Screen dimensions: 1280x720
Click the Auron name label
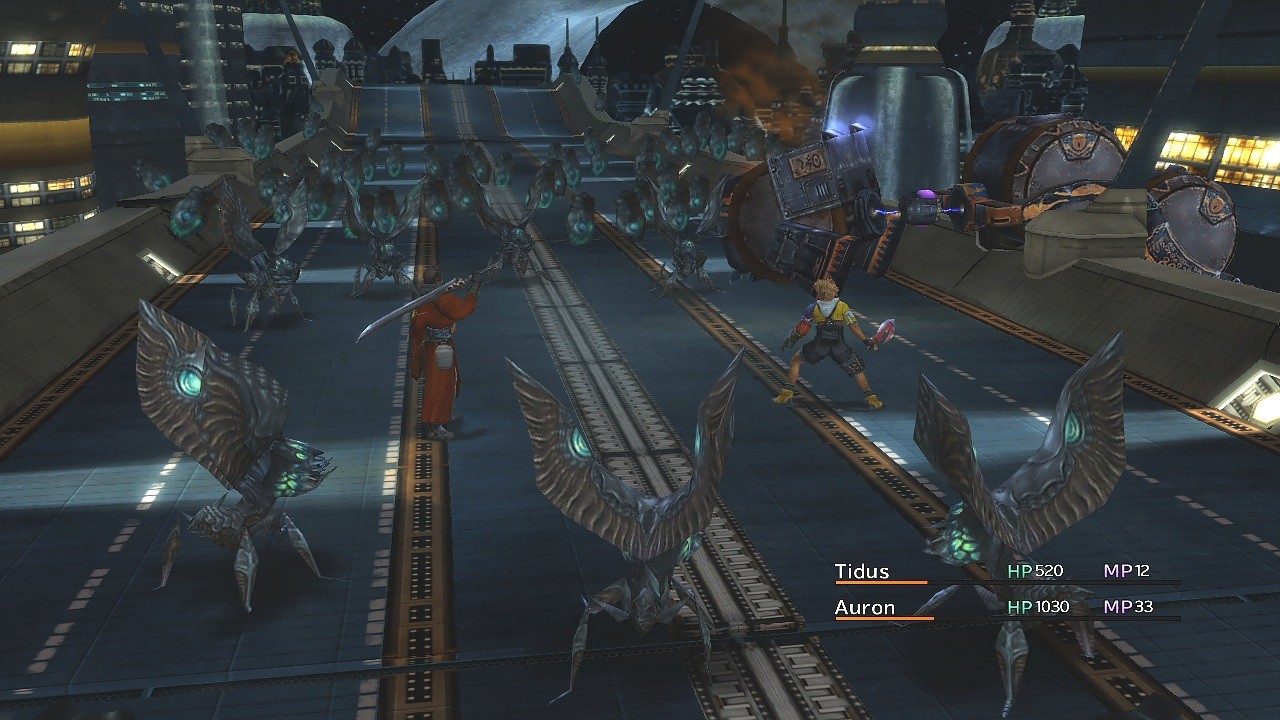pyautogui.click(x=866, y=604)
